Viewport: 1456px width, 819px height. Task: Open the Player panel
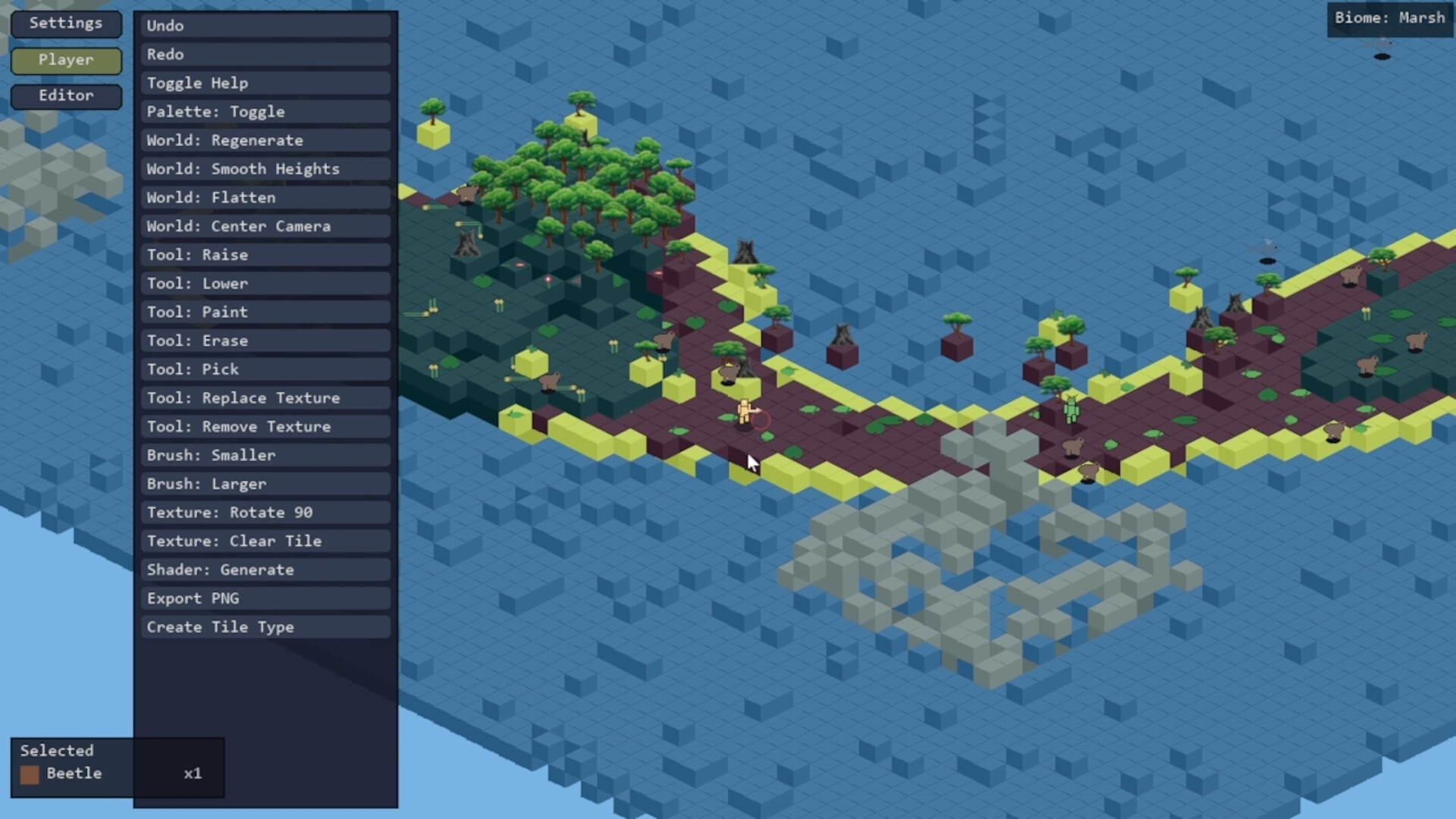(66, 60)
